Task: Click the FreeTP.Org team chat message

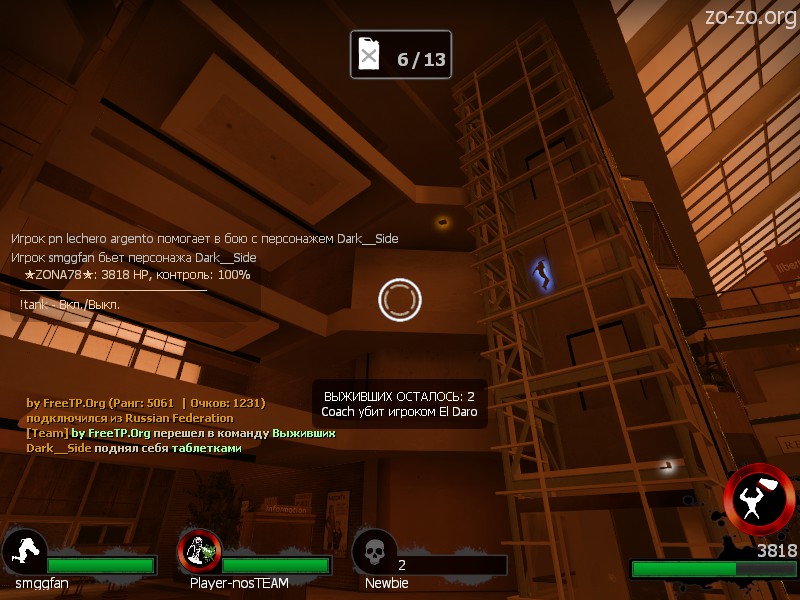Action: (x=180, y=433)
